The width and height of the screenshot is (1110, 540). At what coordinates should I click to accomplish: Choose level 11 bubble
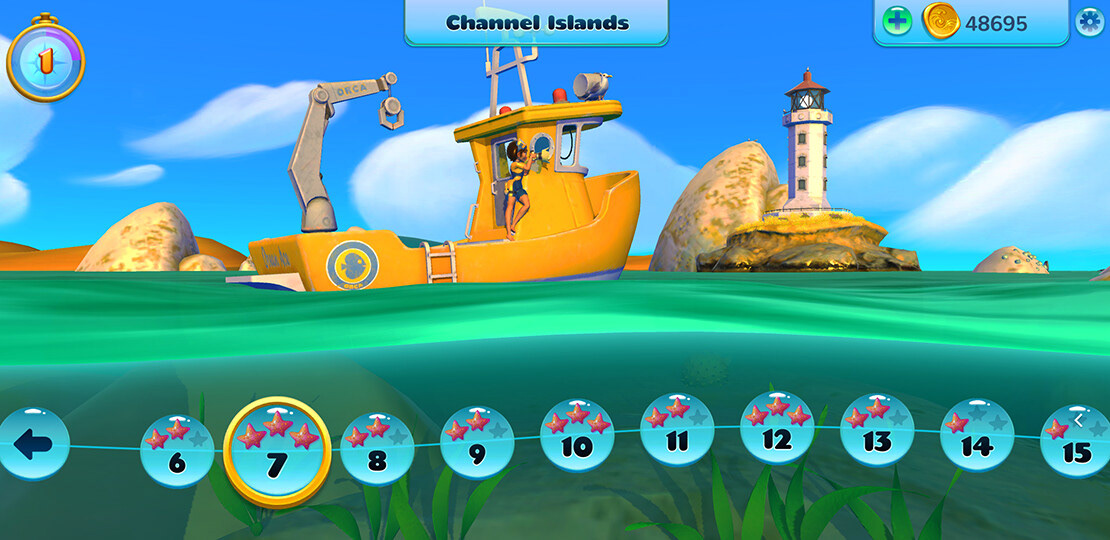point(677,431)
